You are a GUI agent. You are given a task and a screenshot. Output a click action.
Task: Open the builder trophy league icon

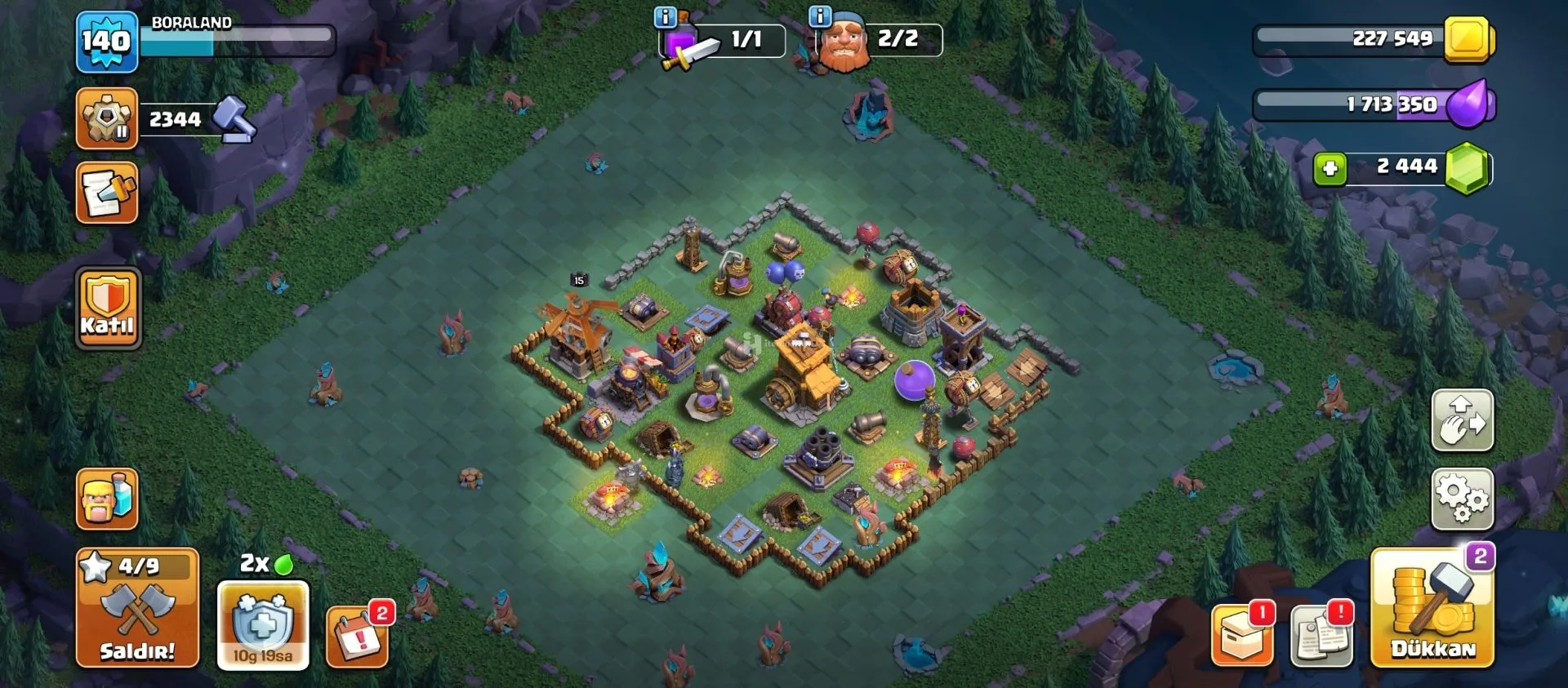(x=106, y=118)
